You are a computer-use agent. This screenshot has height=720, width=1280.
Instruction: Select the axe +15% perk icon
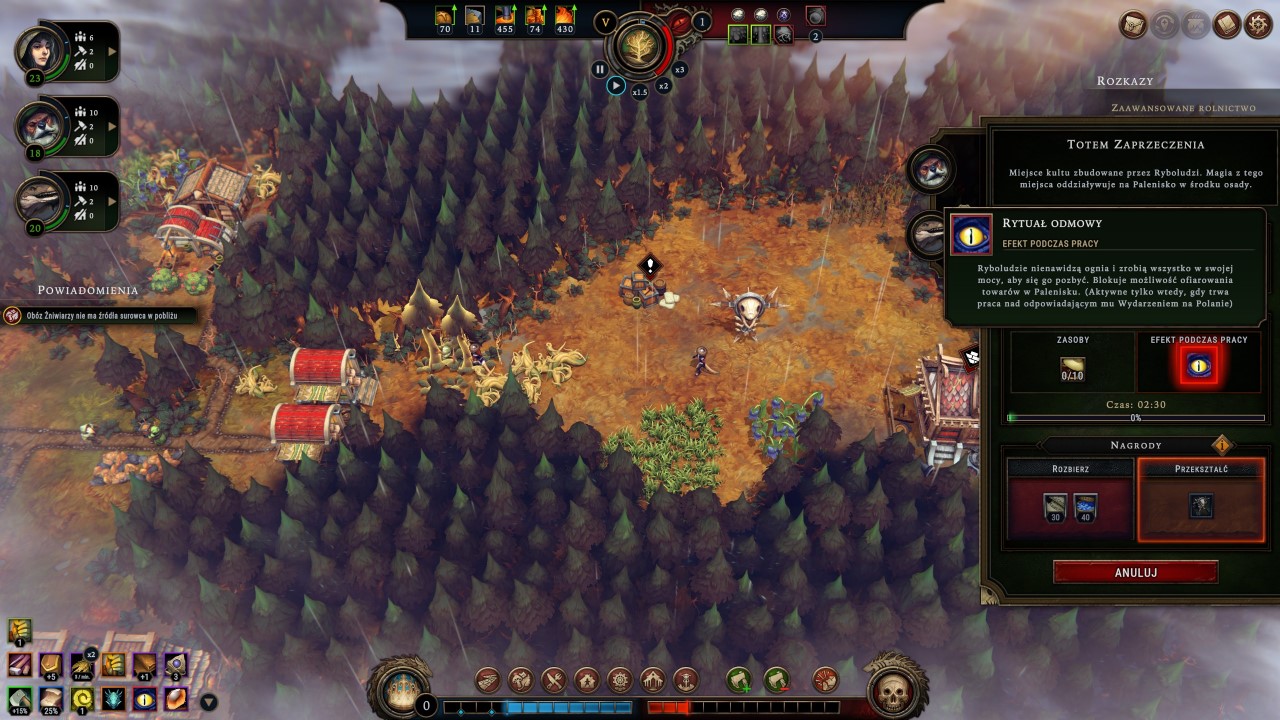(20, 698)
